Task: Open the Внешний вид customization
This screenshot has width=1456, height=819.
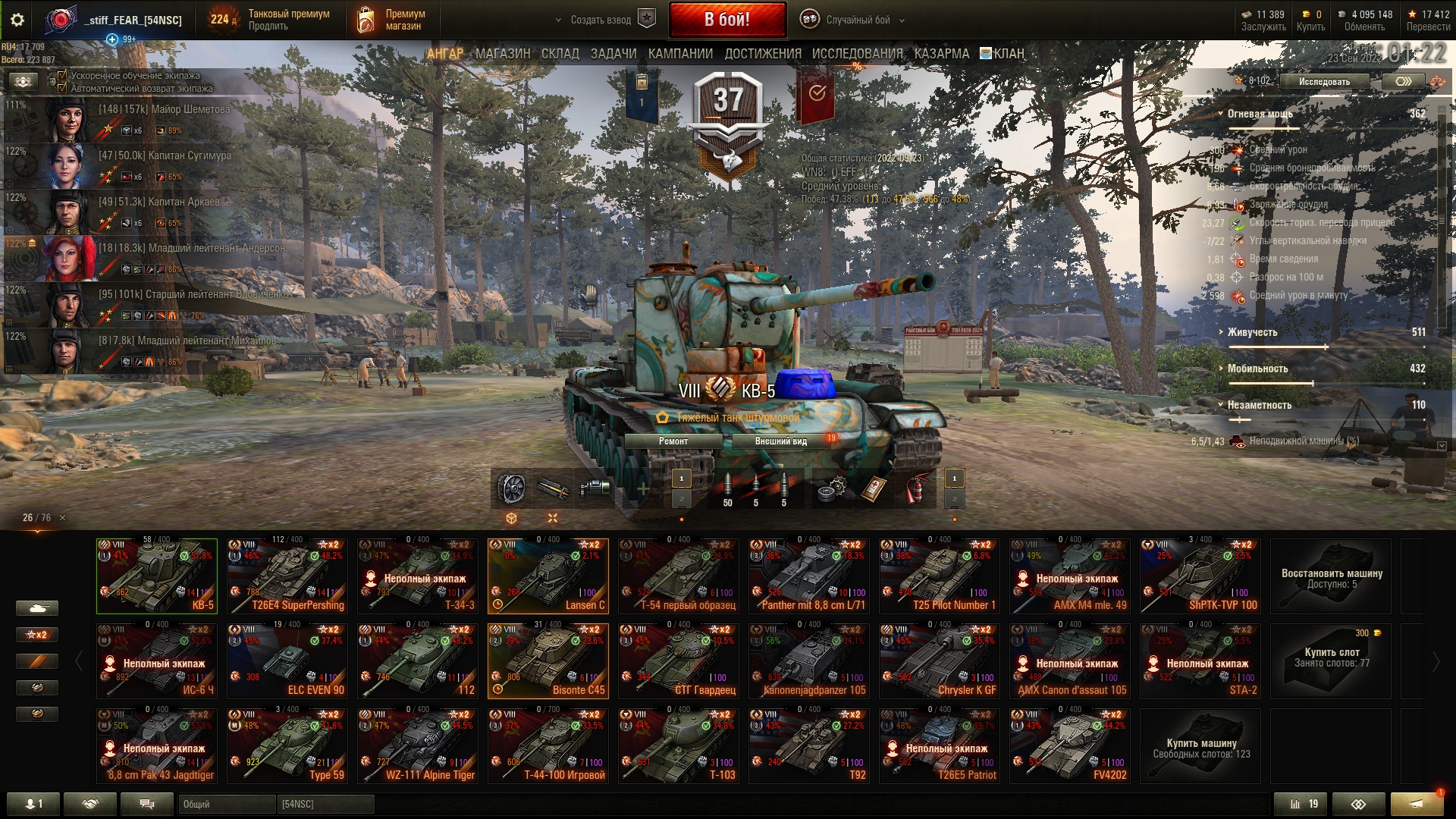Action: click(x=780, y=441)
